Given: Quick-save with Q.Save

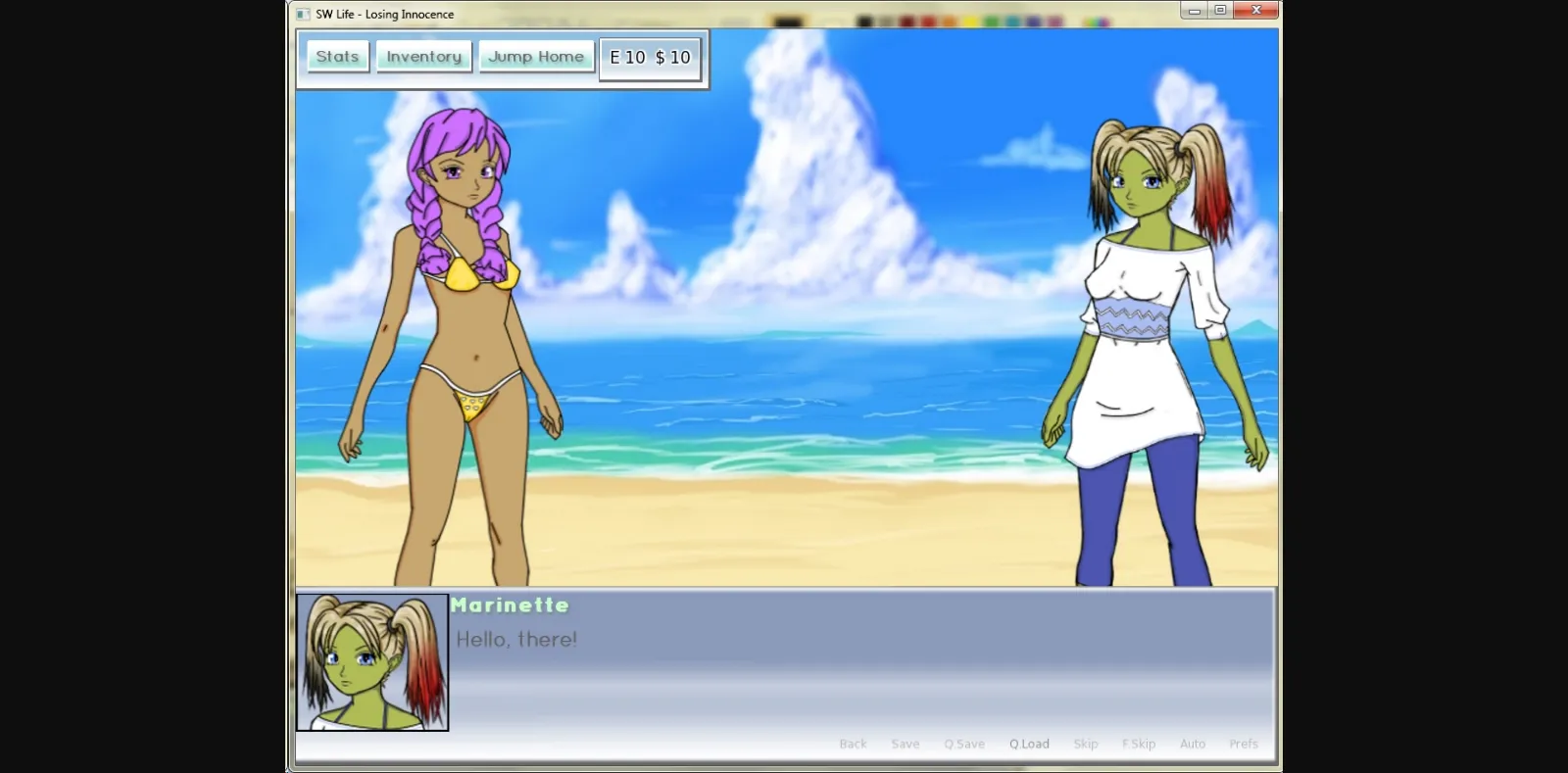Looking at the screenshot, I should click(x=964, y=744).
